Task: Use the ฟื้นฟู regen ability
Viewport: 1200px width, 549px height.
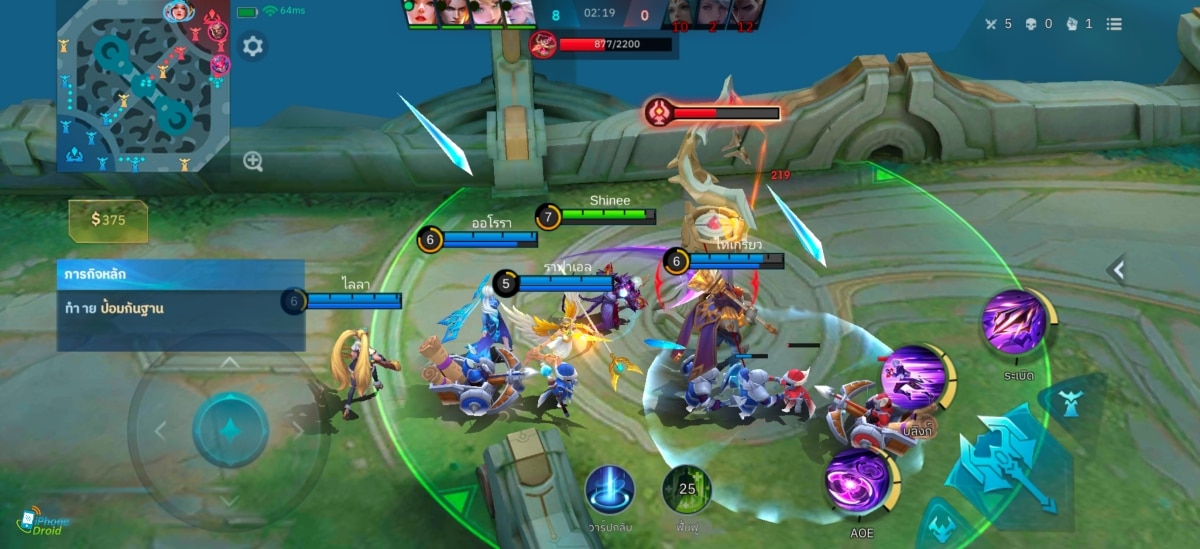Action: pos(687,490)
